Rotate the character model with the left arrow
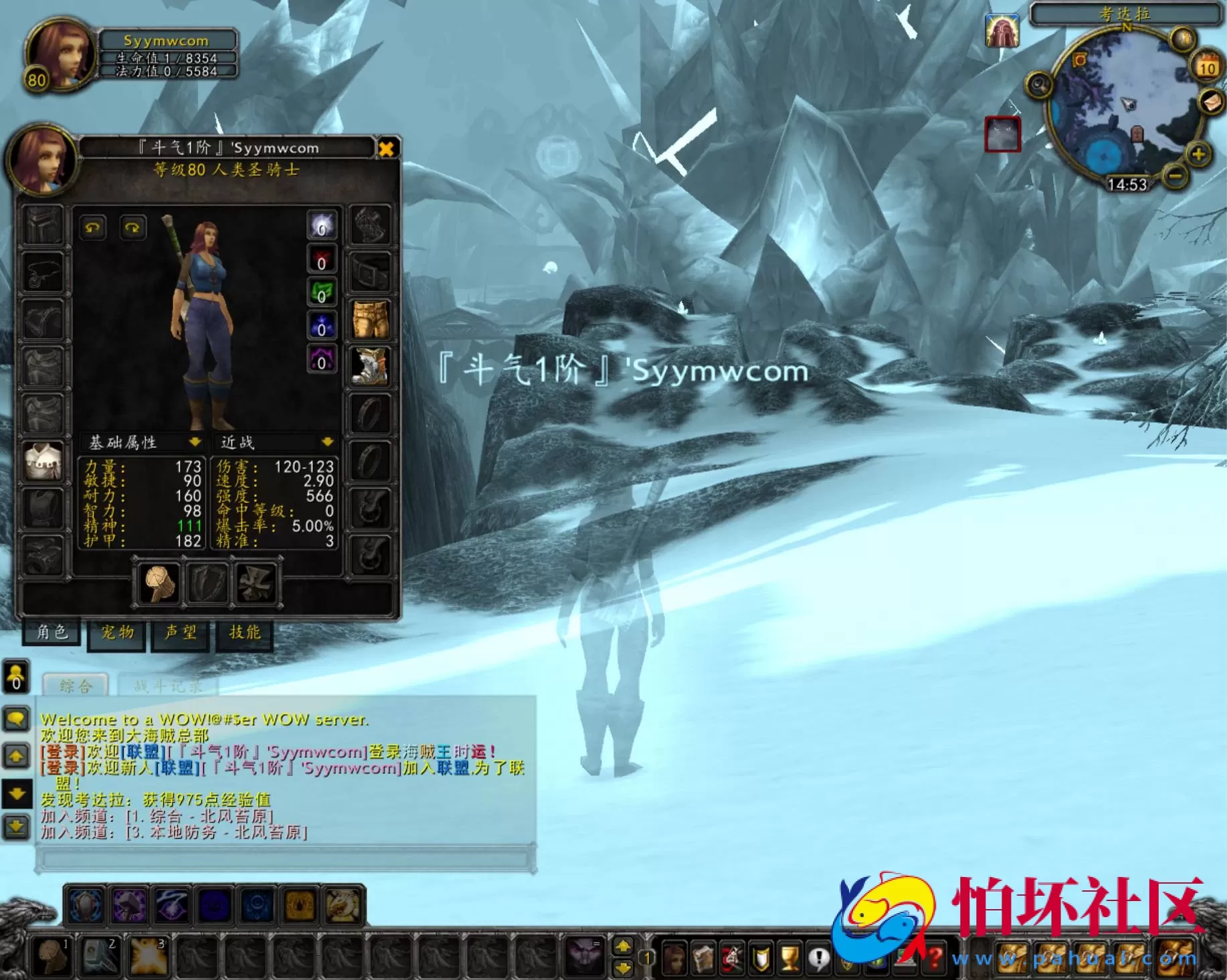This screenshot has height=980, width=1227. pyautogui.click(x=94, y=228)
